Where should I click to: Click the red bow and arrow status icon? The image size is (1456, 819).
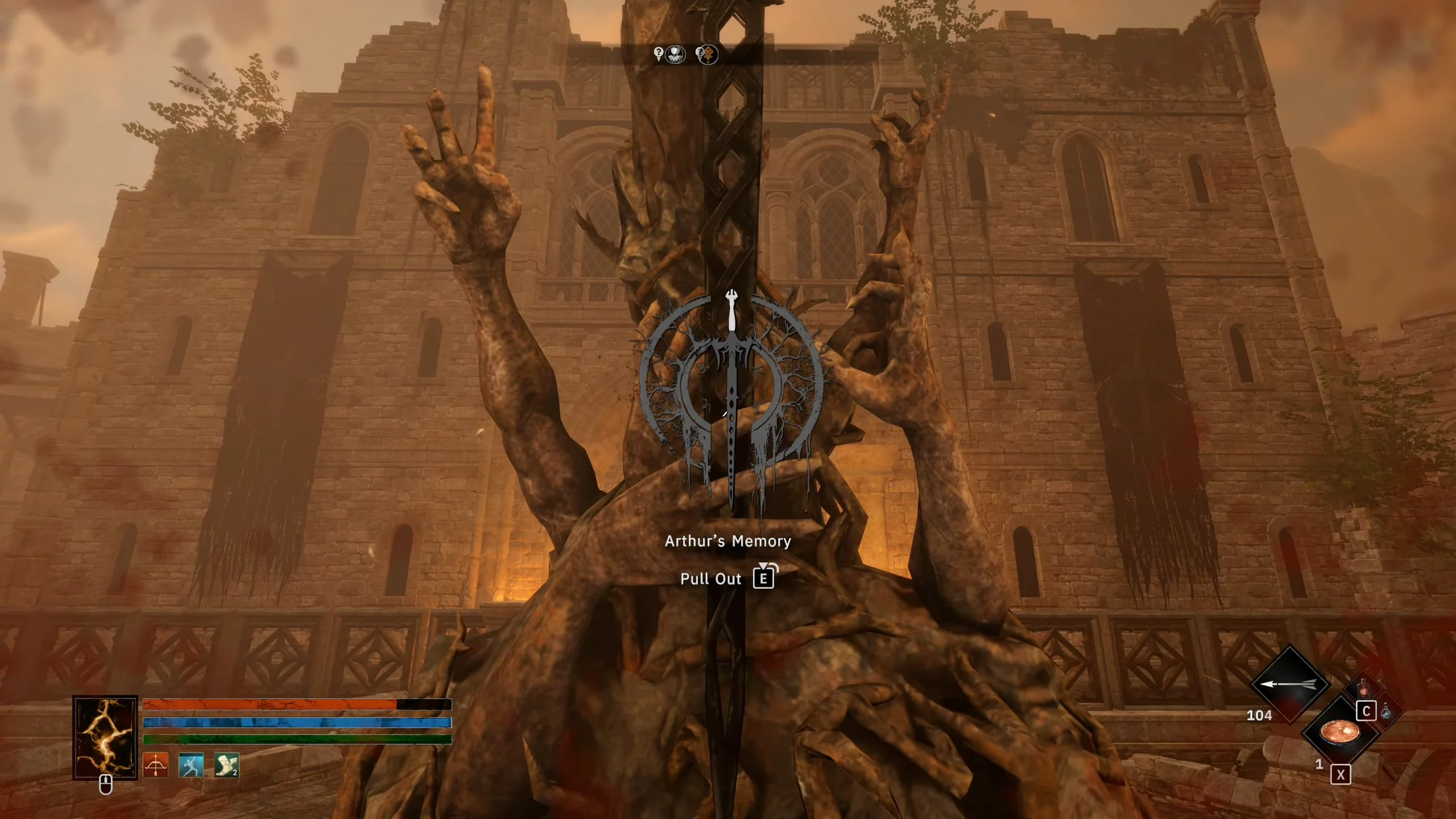click(x=155, y=765)
